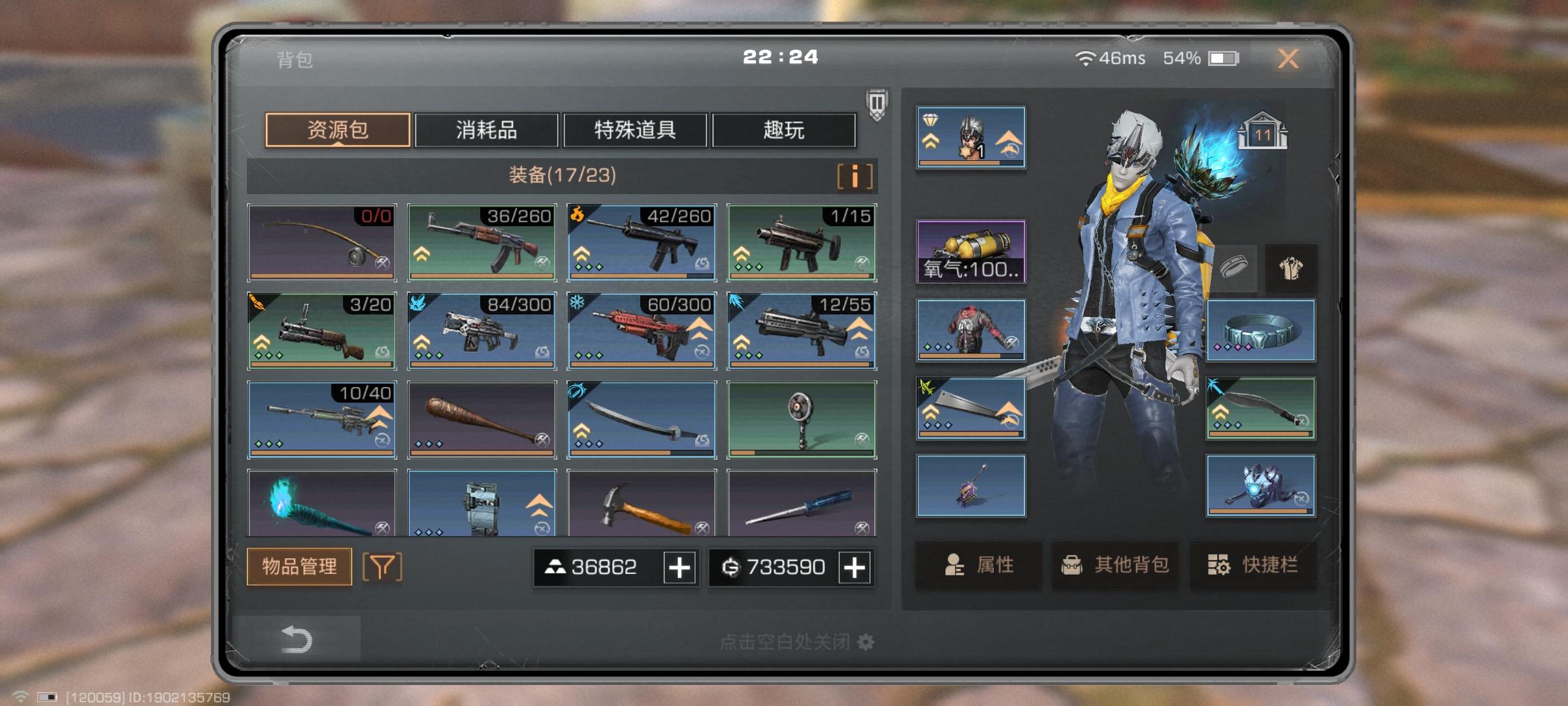Switch to the 消耗品 tab
This screenshot has height=706, width=1568.
pos(487,131)
